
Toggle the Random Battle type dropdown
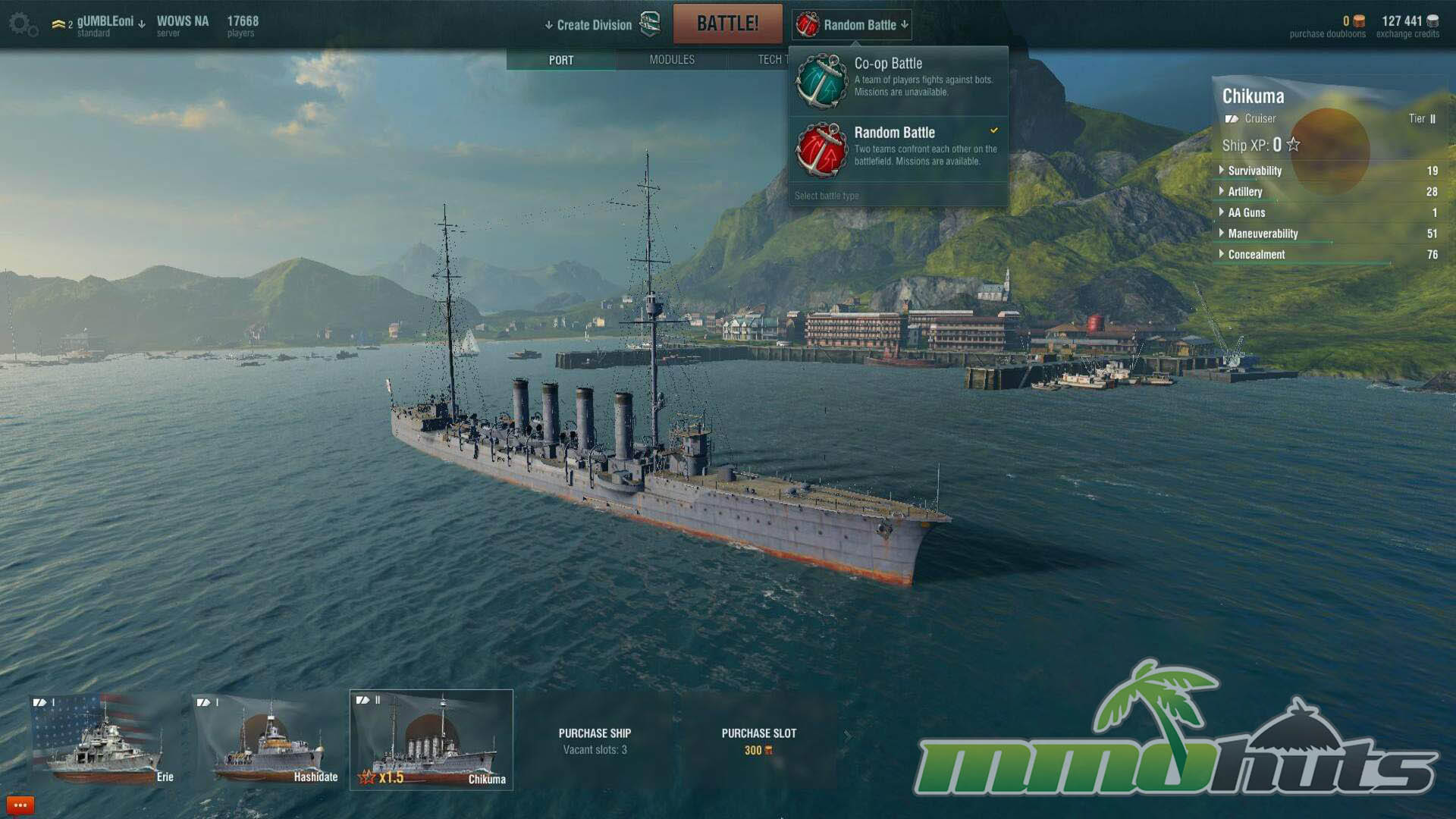[x=852, y=25]
